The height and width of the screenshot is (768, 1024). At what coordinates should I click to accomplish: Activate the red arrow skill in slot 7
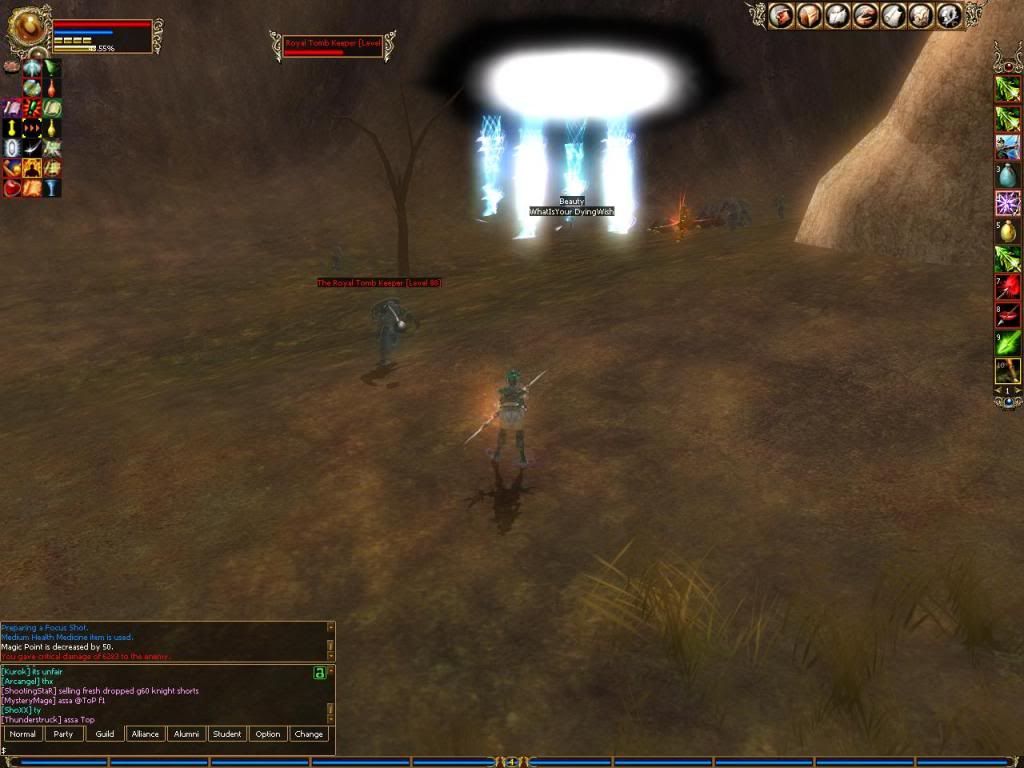click(1007, 288)
